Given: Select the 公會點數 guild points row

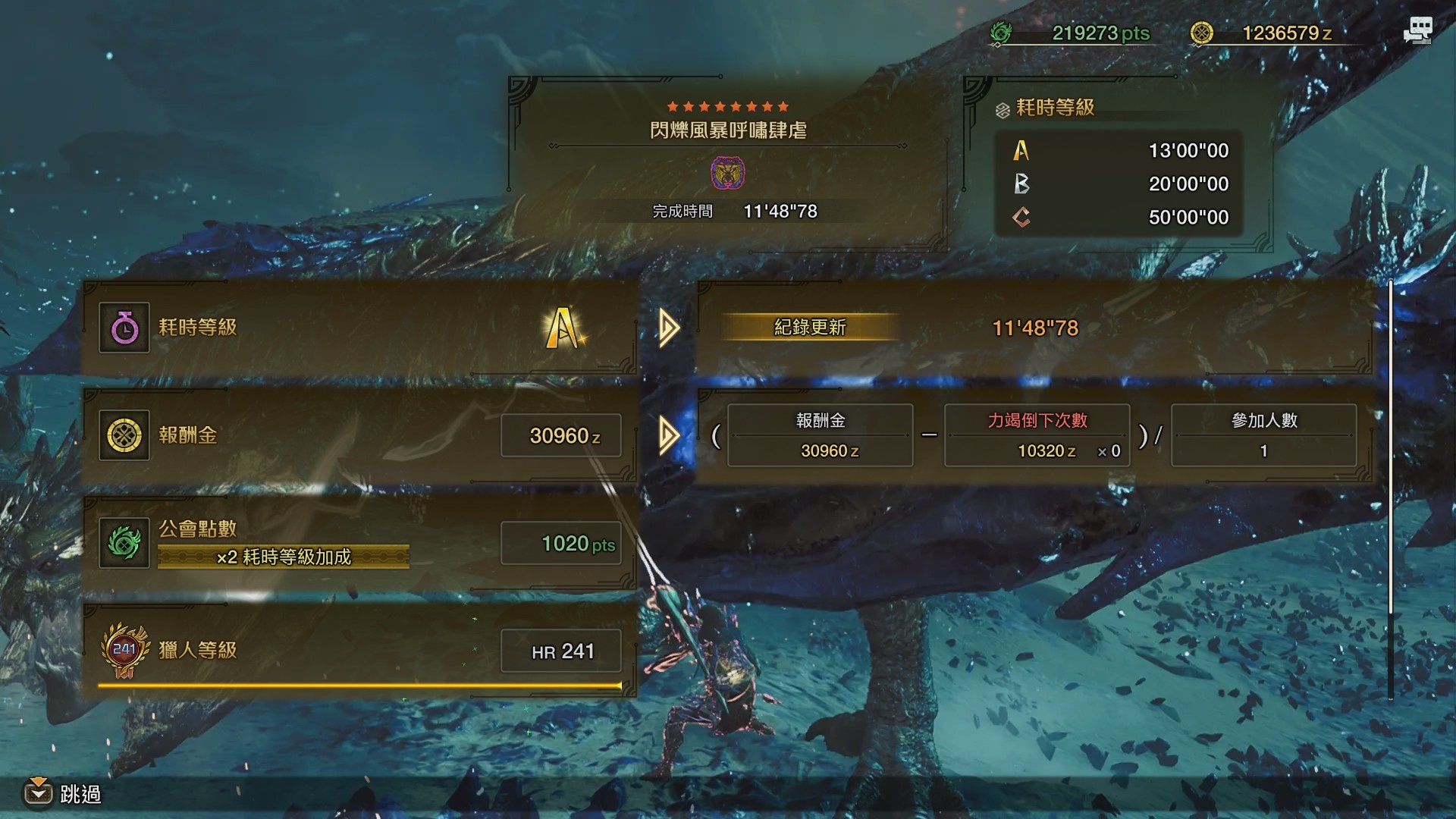Looking at the screenshot, I should [x=359, y=543].
